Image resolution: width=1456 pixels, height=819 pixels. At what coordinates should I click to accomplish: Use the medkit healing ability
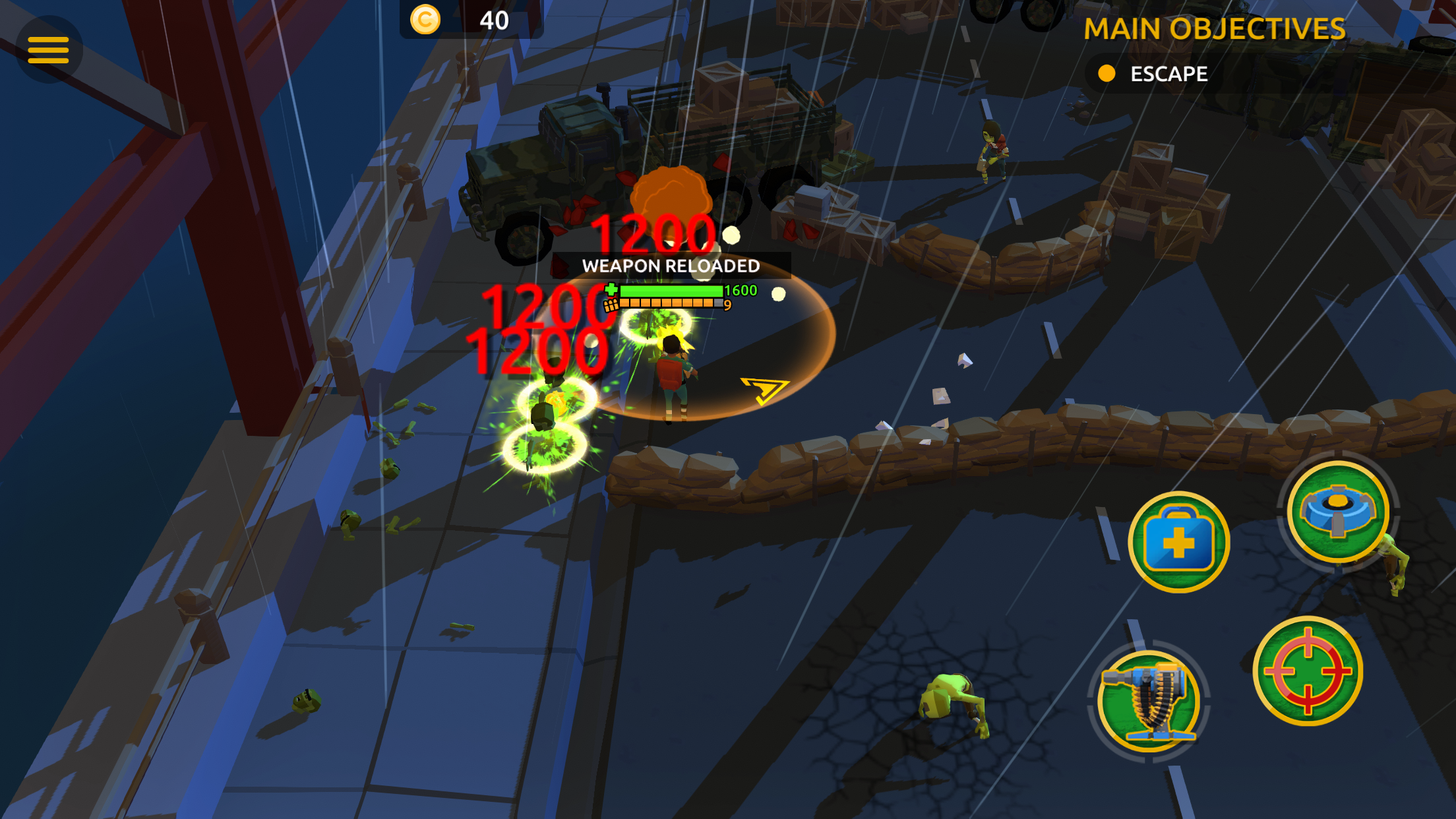[x=1178, y=541]
